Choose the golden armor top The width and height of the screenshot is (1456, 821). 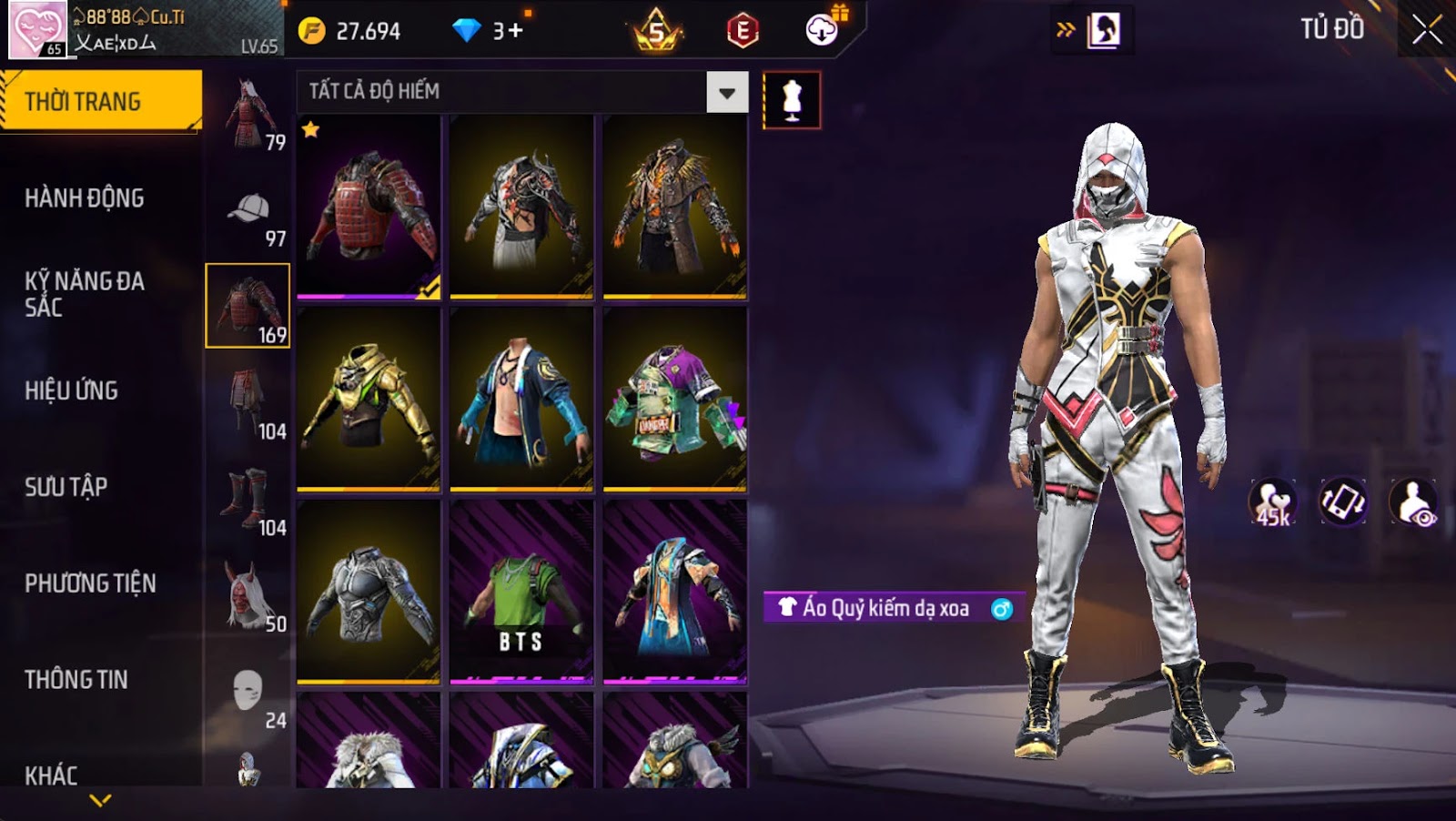369,400
